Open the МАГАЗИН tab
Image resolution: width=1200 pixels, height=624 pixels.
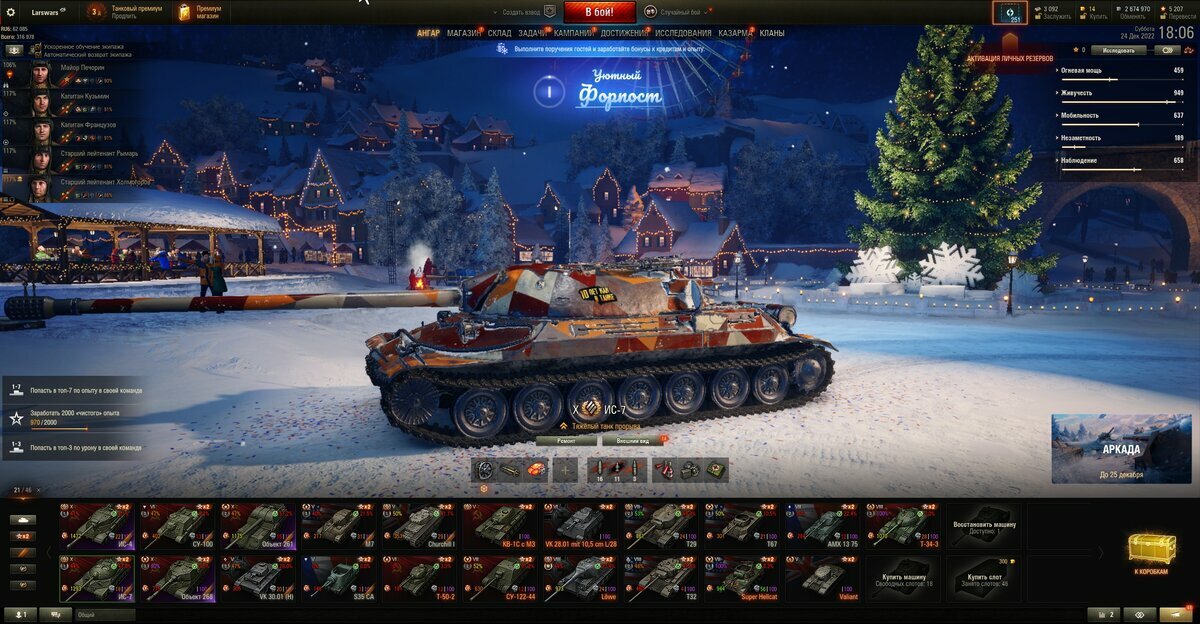tap(463, 33)
